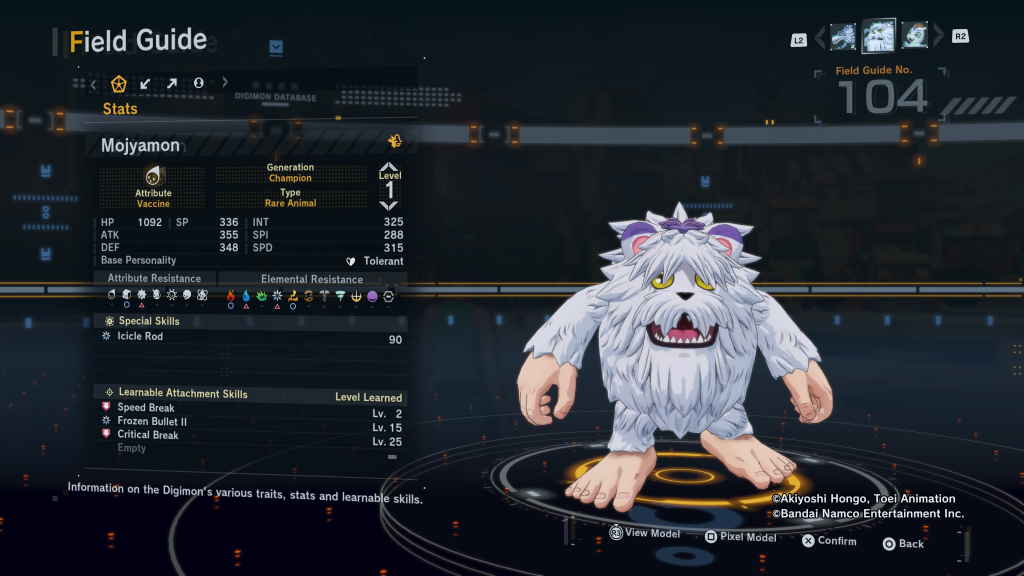This screenshot has height=576, width=1024.
Task: Select the Icicle Rod special skill row
Action: pyautogui.click(x=250, y=337)
